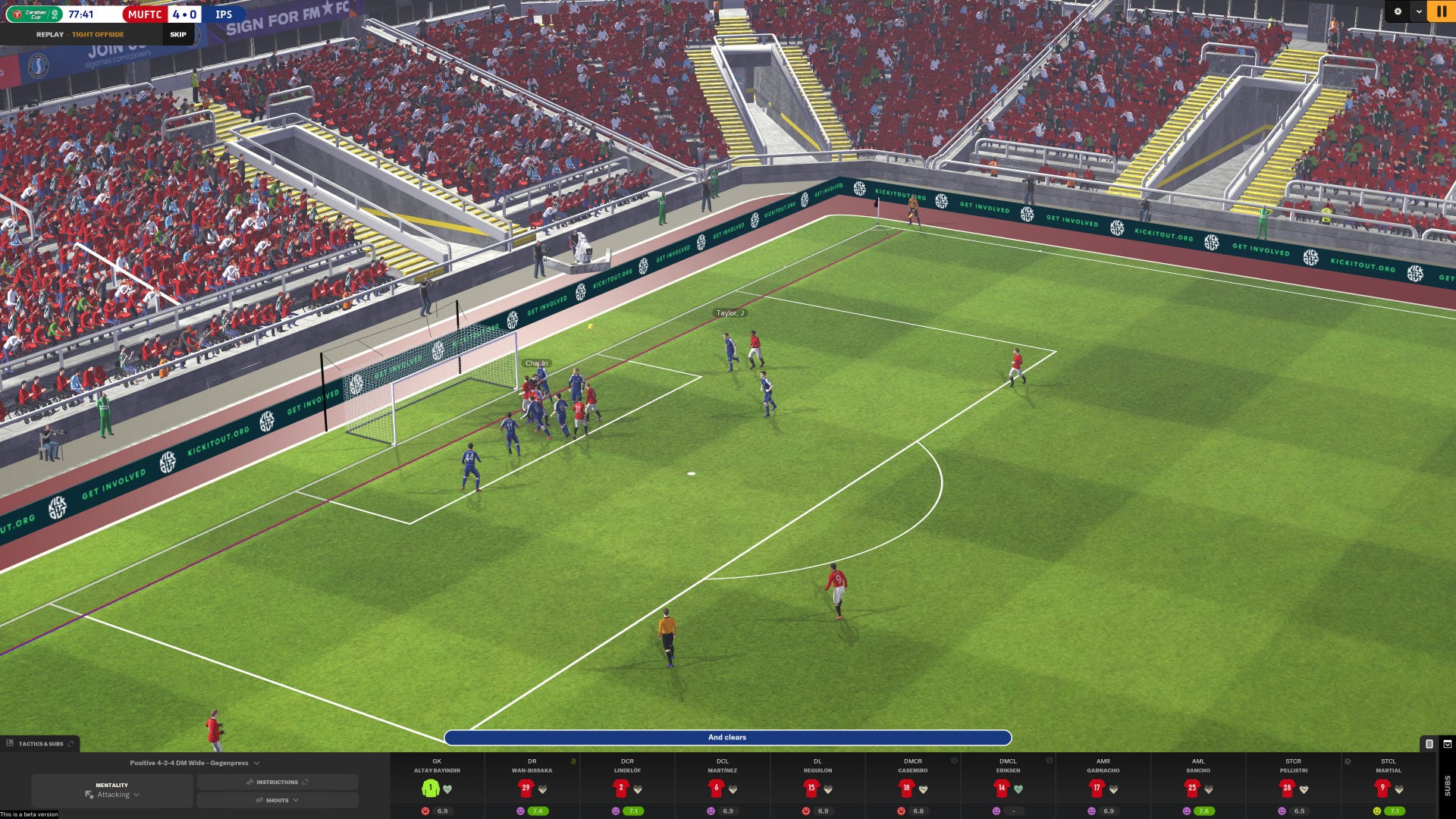
Task: Open the Attacking mentality dropdown
Action: coord(136,795)
